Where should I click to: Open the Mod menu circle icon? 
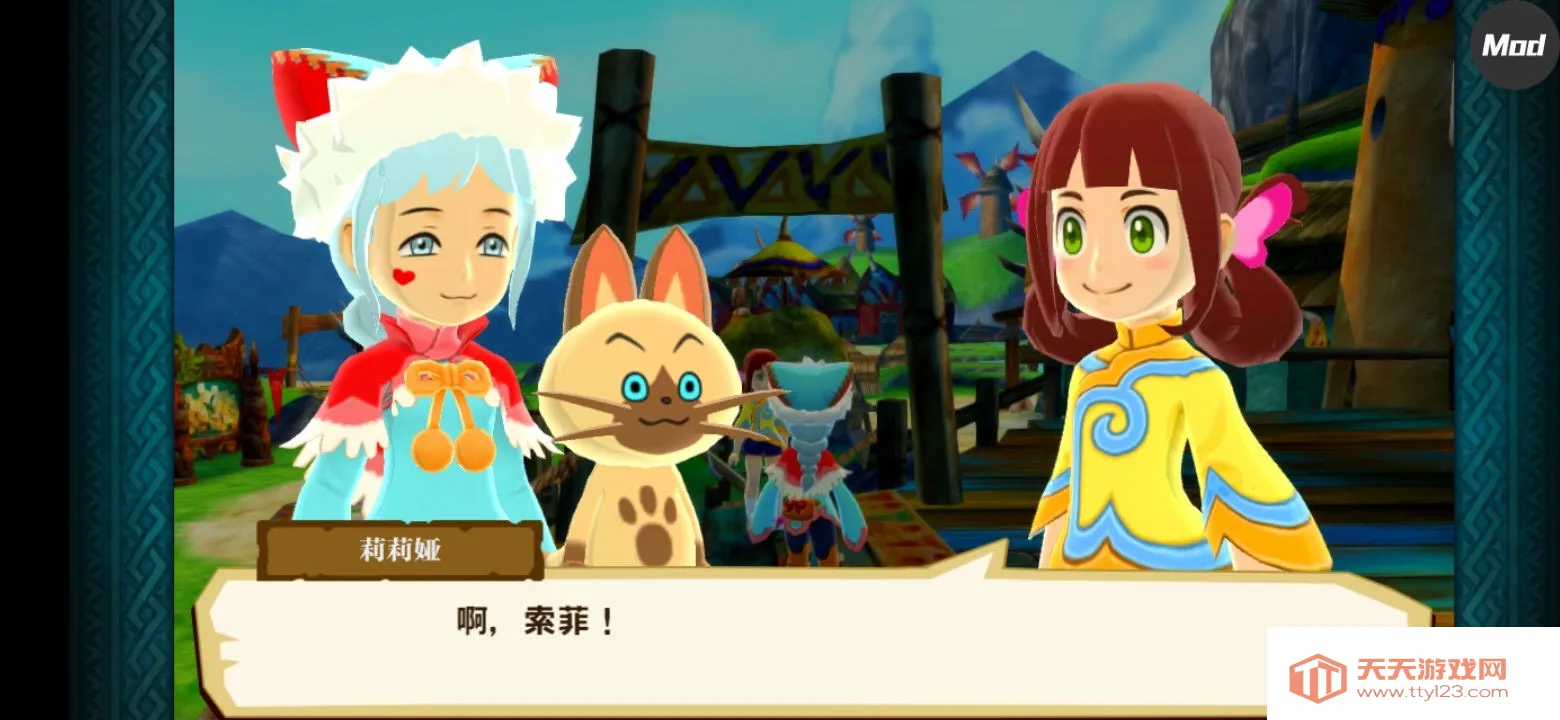pyautogui.click(x=1513, y=44)
